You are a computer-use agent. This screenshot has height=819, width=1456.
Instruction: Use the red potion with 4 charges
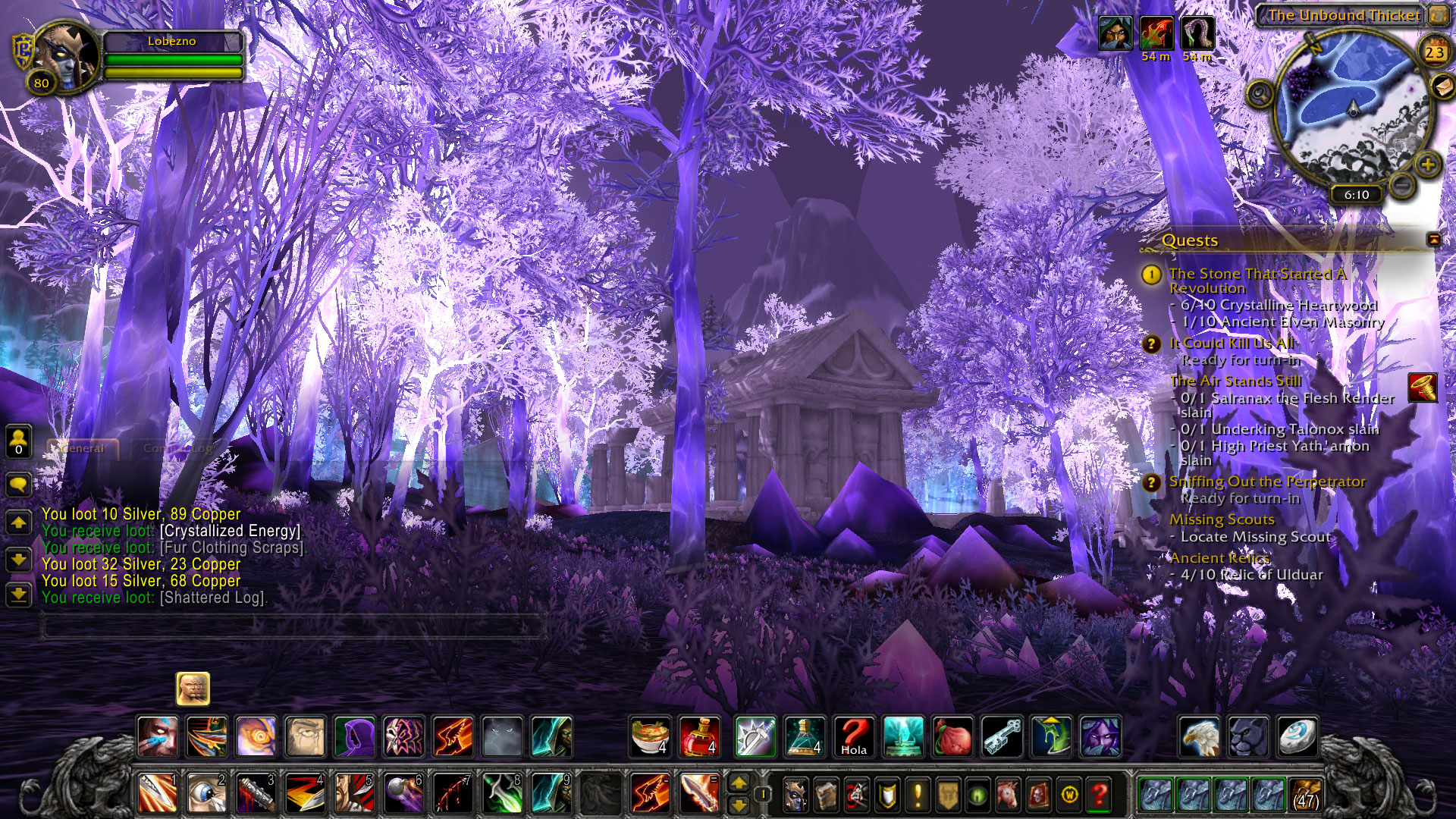click(699, 736)
